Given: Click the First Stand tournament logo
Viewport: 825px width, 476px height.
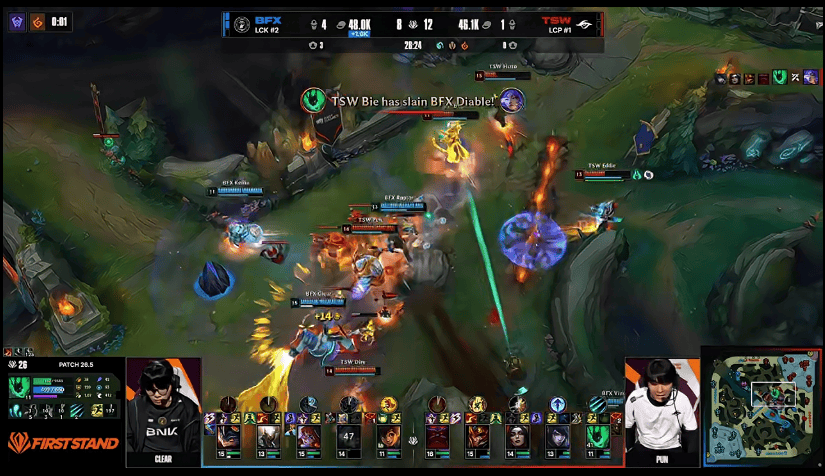Looking at the screenshot, I should 63,442.
